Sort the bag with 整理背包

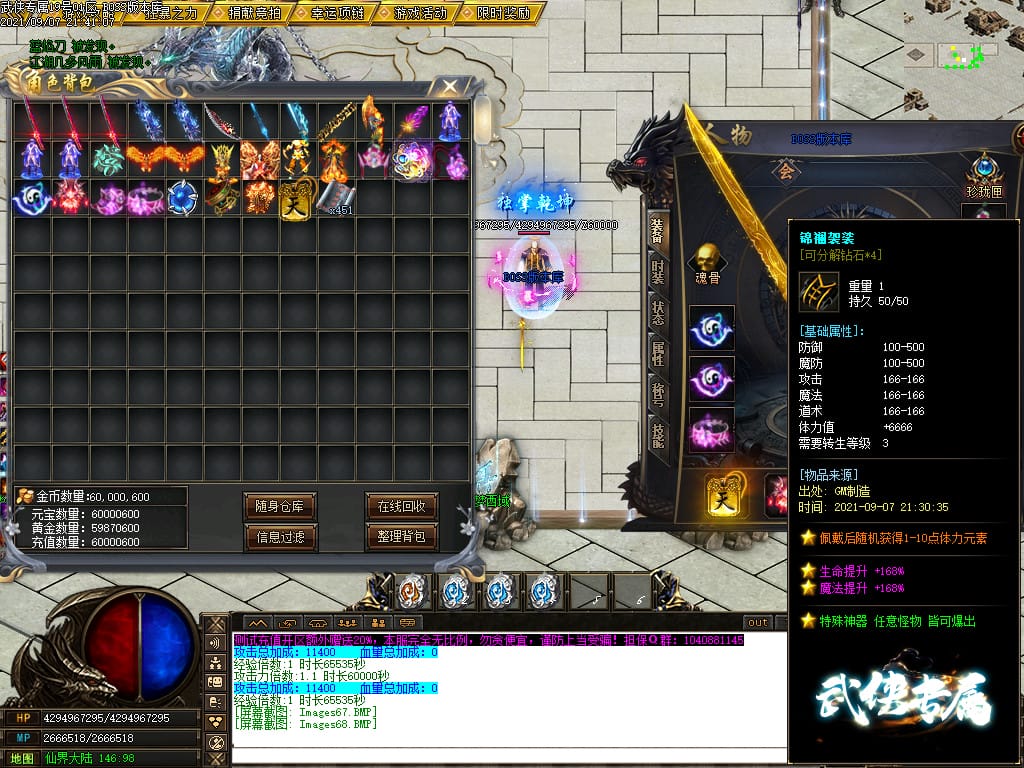(402, 537)
